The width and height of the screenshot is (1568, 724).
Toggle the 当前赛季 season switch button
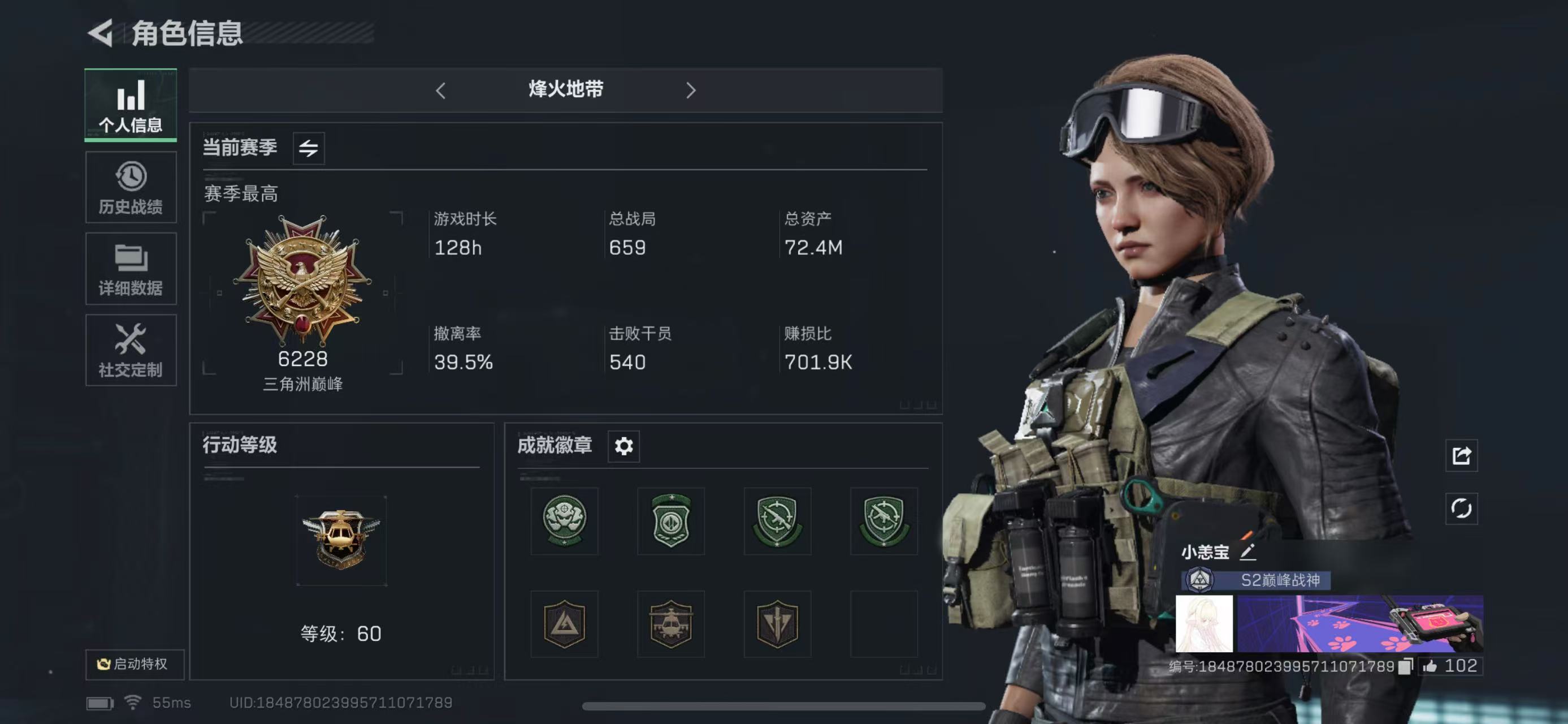coord(309,148)
